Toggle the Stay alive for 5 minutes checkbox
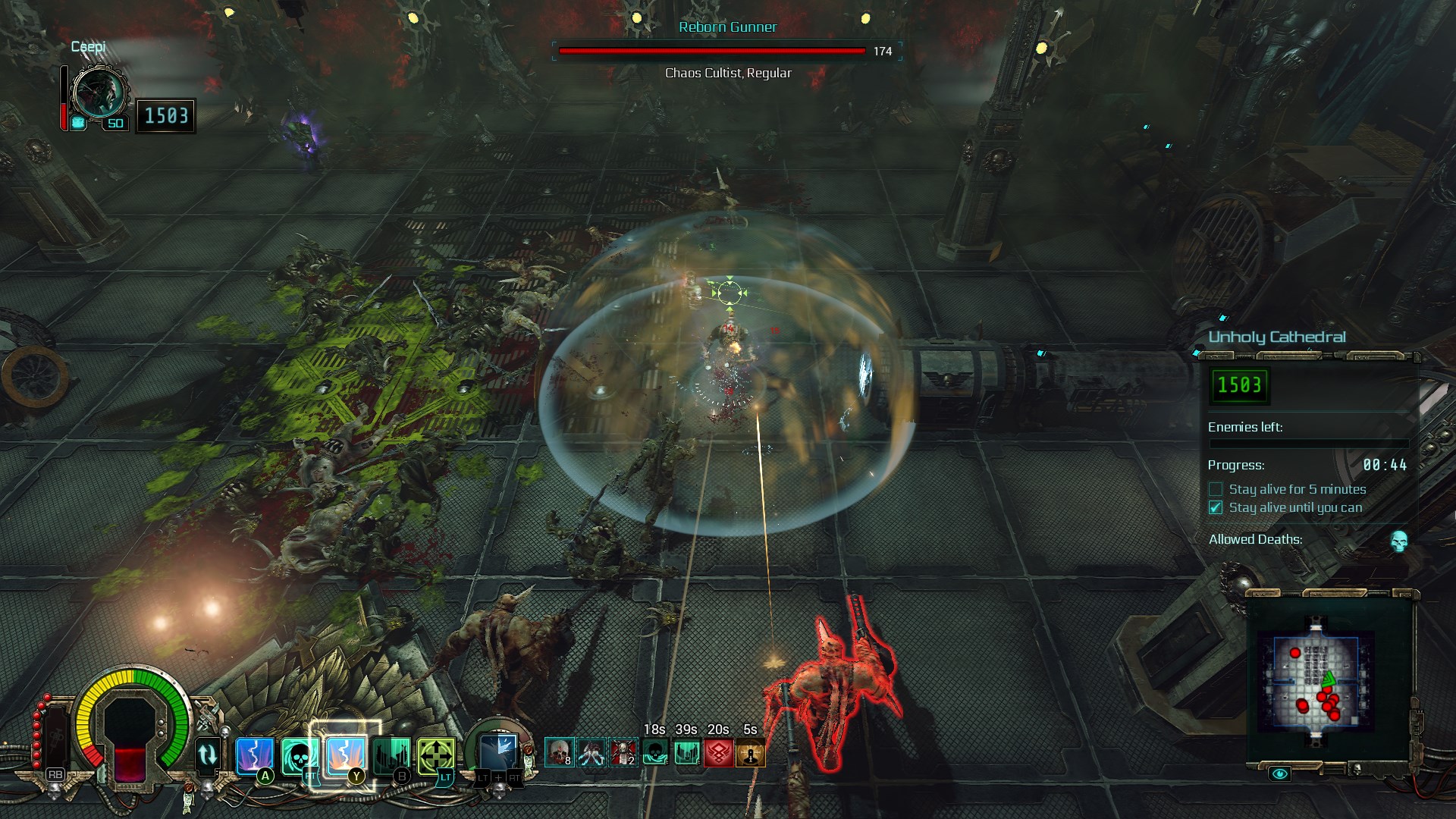 tap(1216, 489)
